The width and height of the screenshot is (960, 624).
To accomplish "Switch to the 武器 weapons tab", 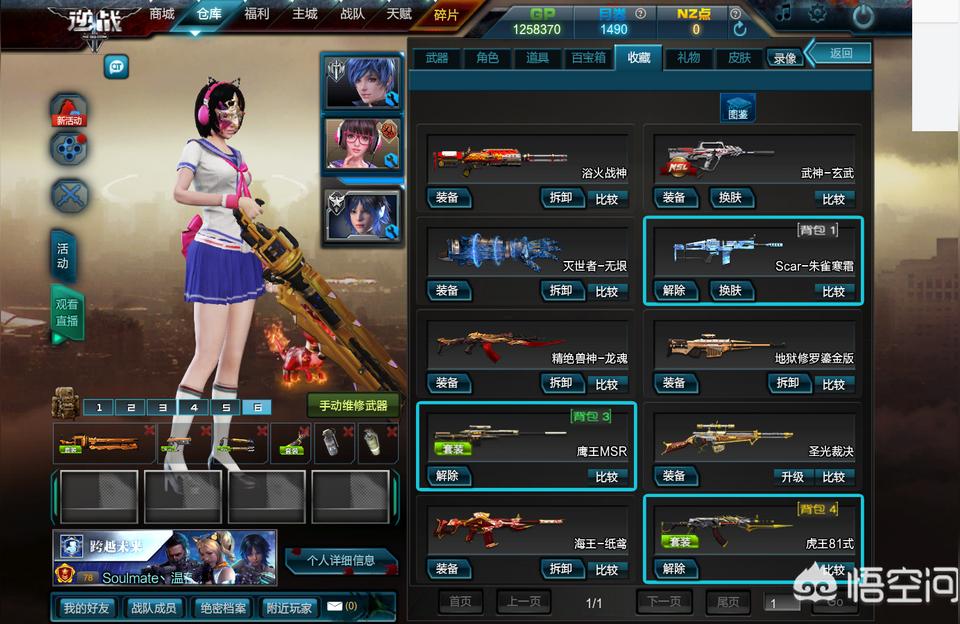I will pyautogui.click(x=437, y=58).
